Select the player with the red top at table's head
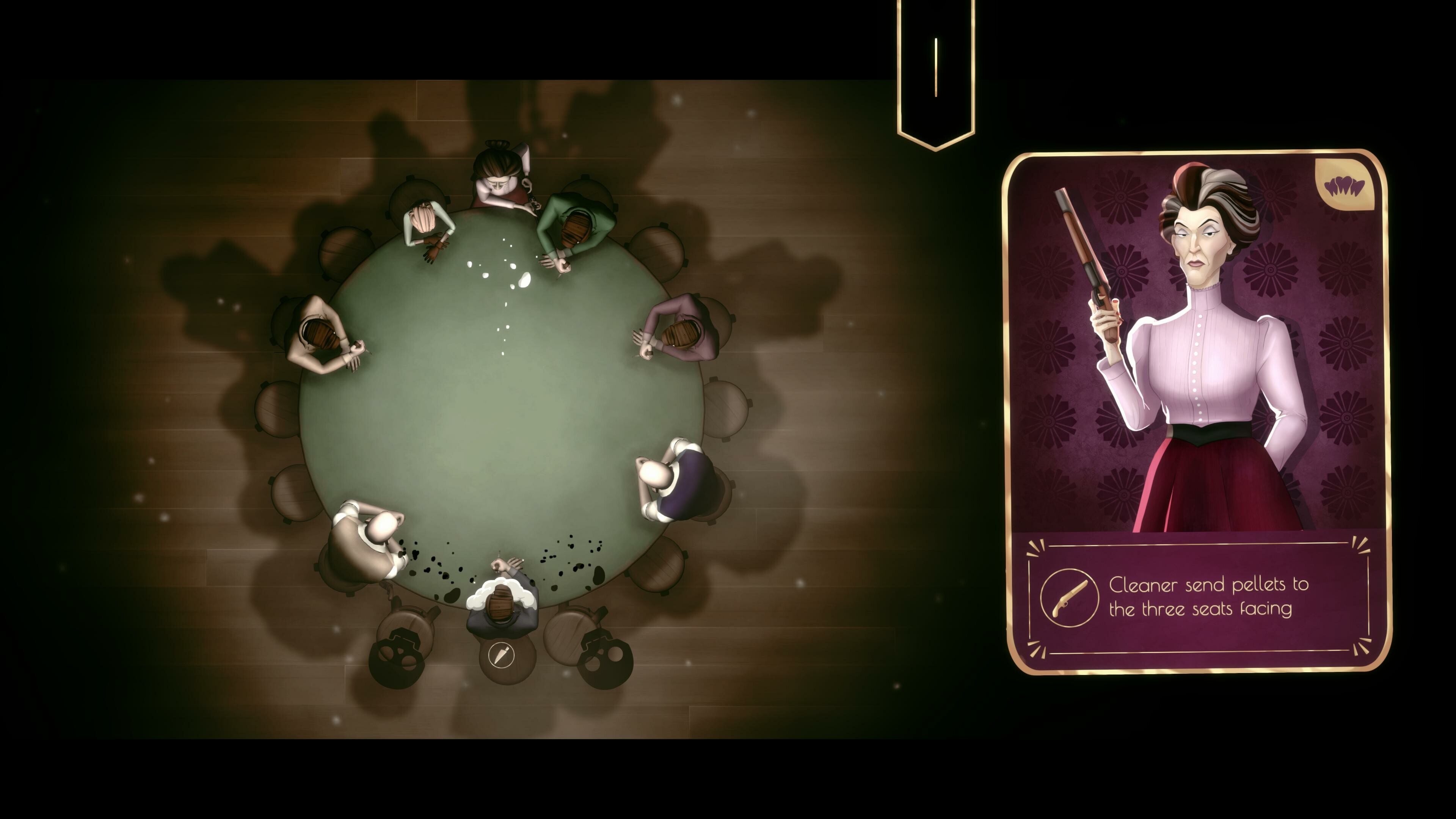Viewport: 1456px width, 819px height. tap(497, 175)
